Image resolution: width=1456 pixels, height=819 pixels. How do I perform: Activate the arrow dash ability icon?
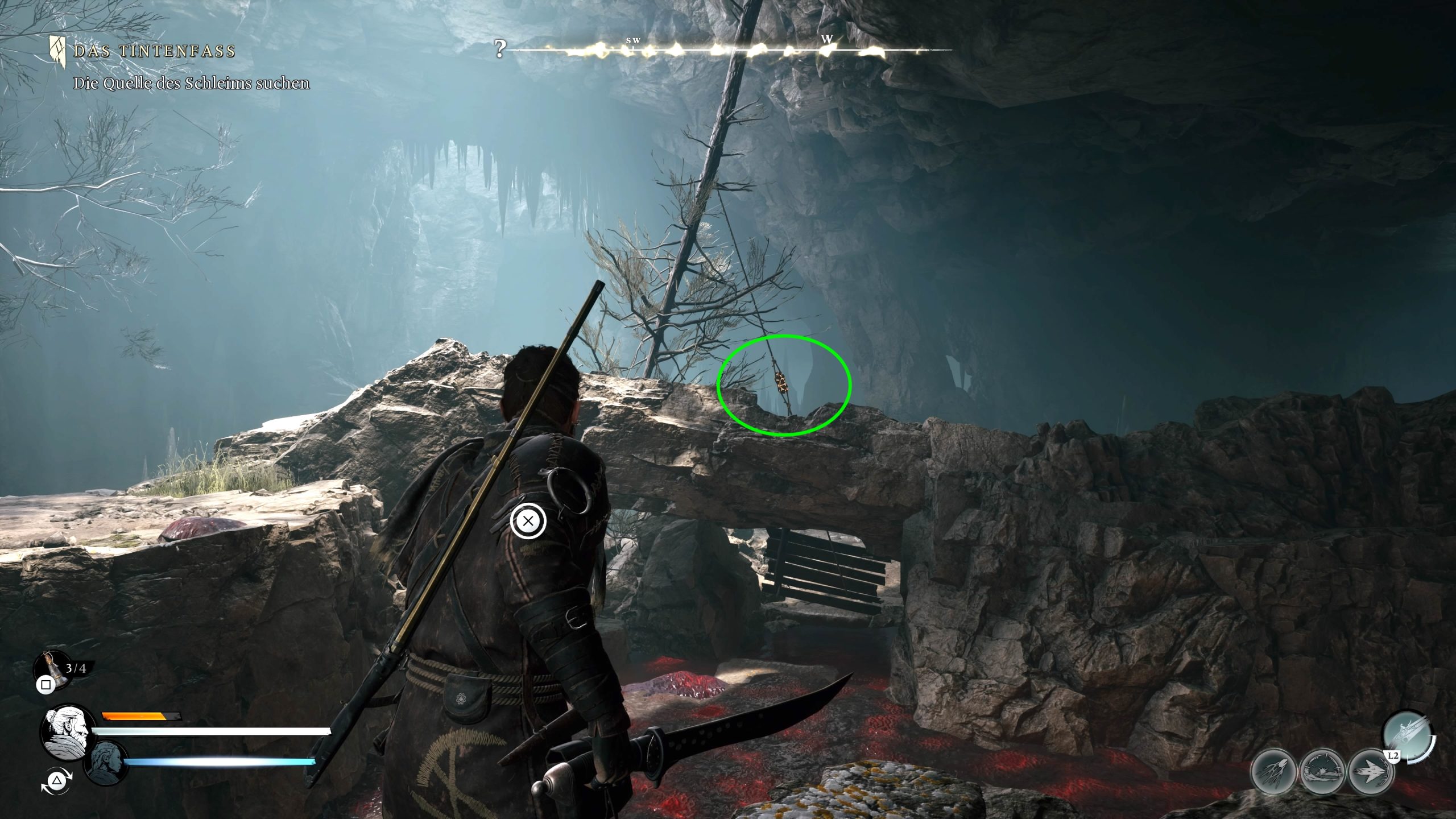1371,772
